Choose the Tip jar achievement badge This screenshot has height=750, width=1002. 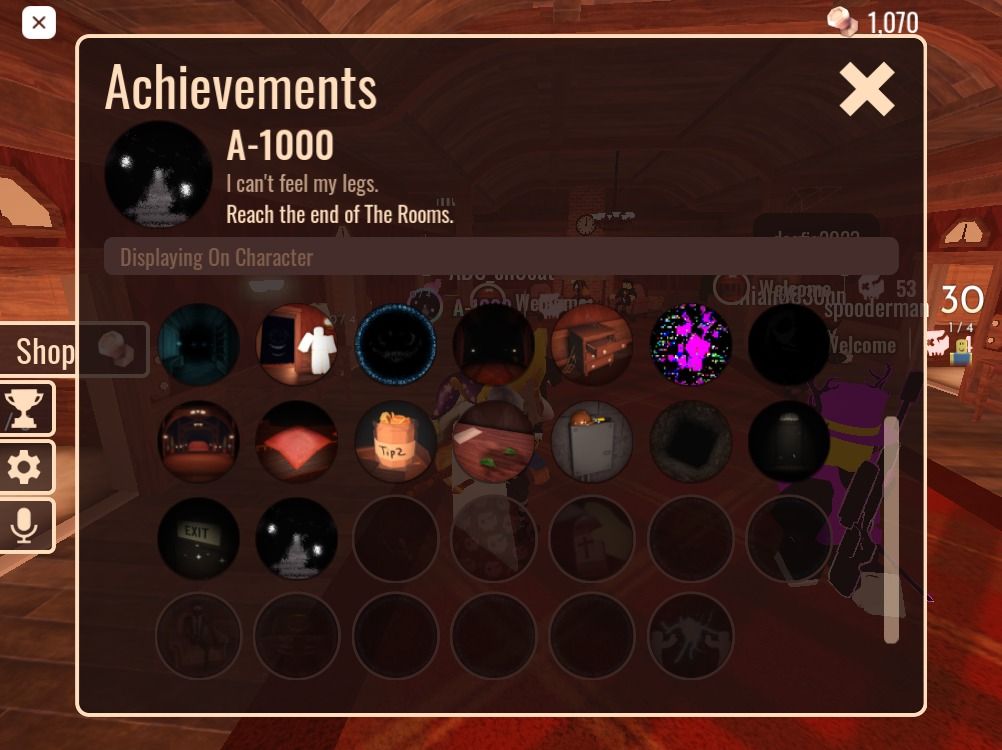(x=395, y=442)
